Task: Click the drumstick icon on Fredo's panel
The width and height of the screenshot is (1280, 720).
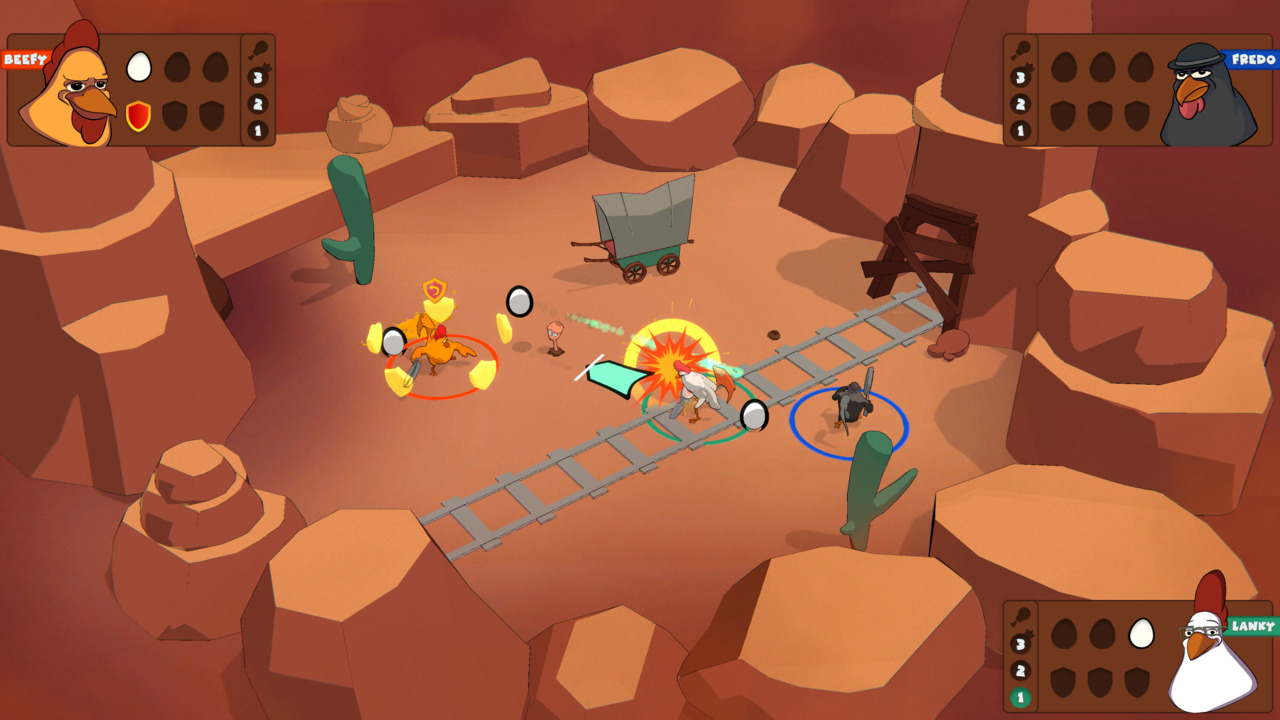Action: click(x=1022, y=51)
